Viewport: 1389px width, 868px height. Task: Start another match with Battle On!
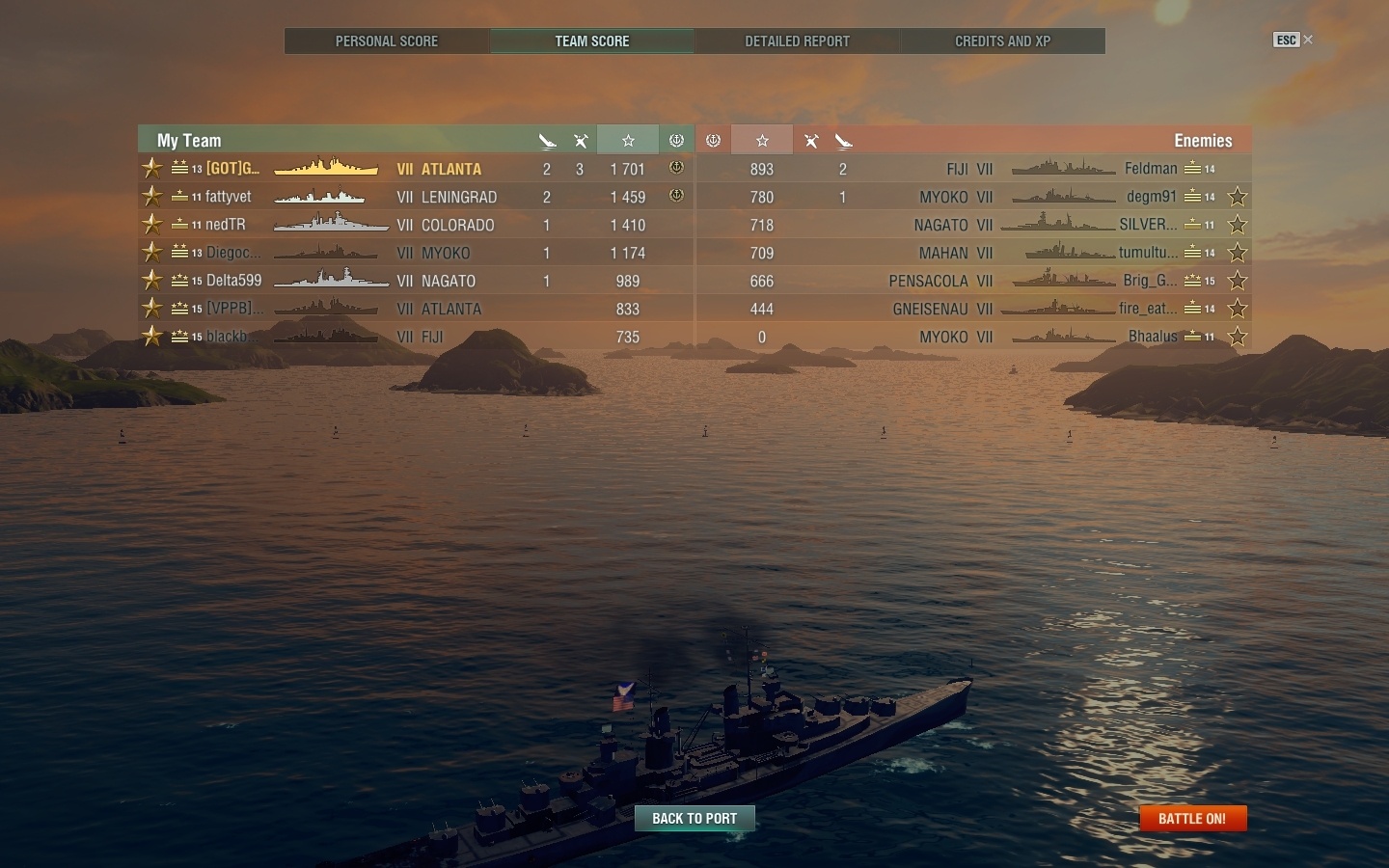(1192, 819)
